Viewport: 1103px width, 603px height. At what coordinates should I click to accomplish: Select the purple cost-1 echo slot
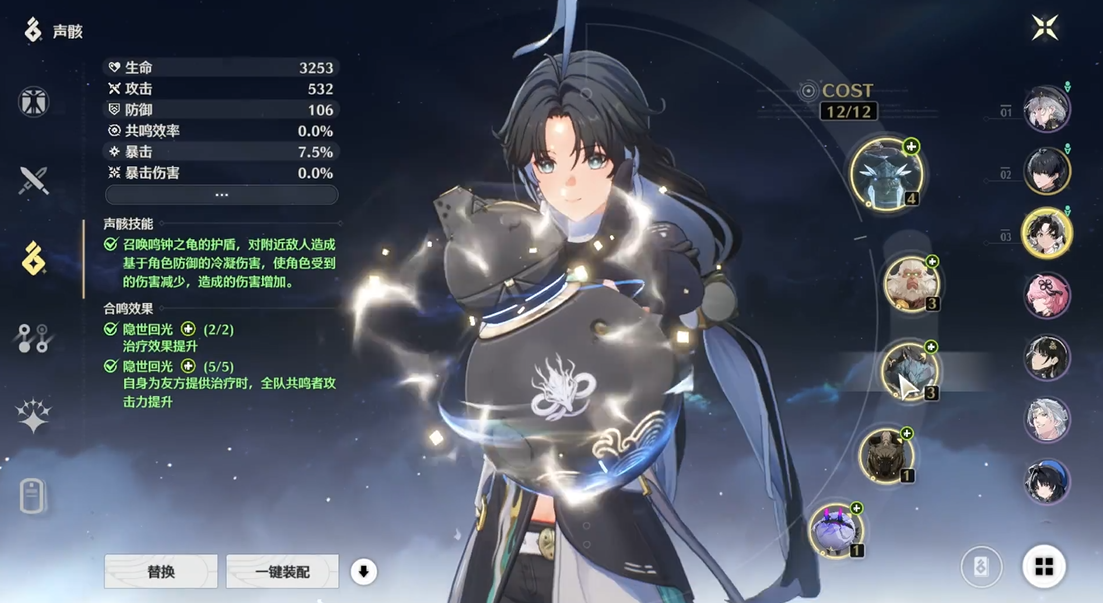835,530
